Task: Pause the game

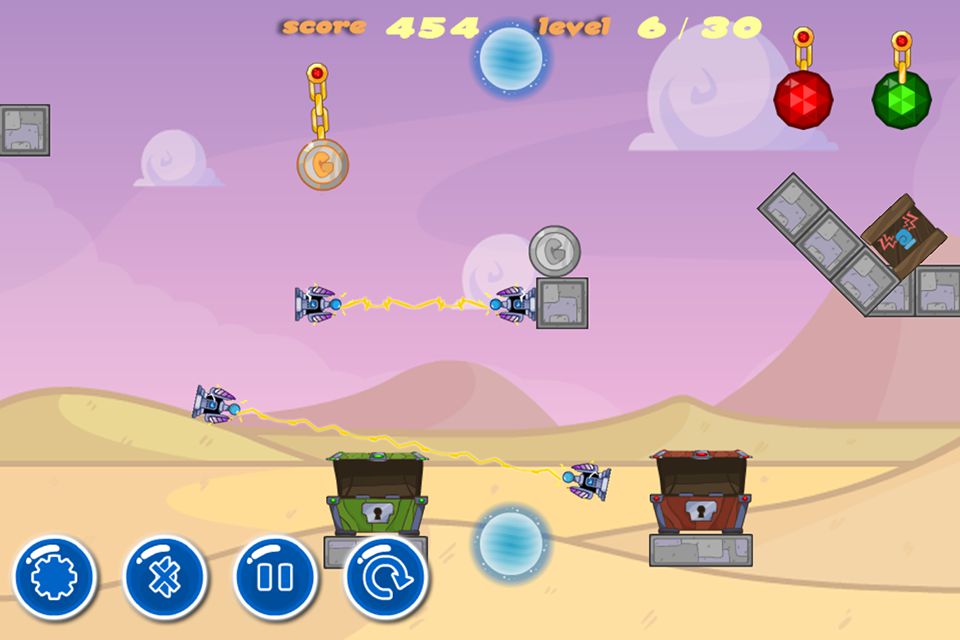Action: click(x=275, y=578)
